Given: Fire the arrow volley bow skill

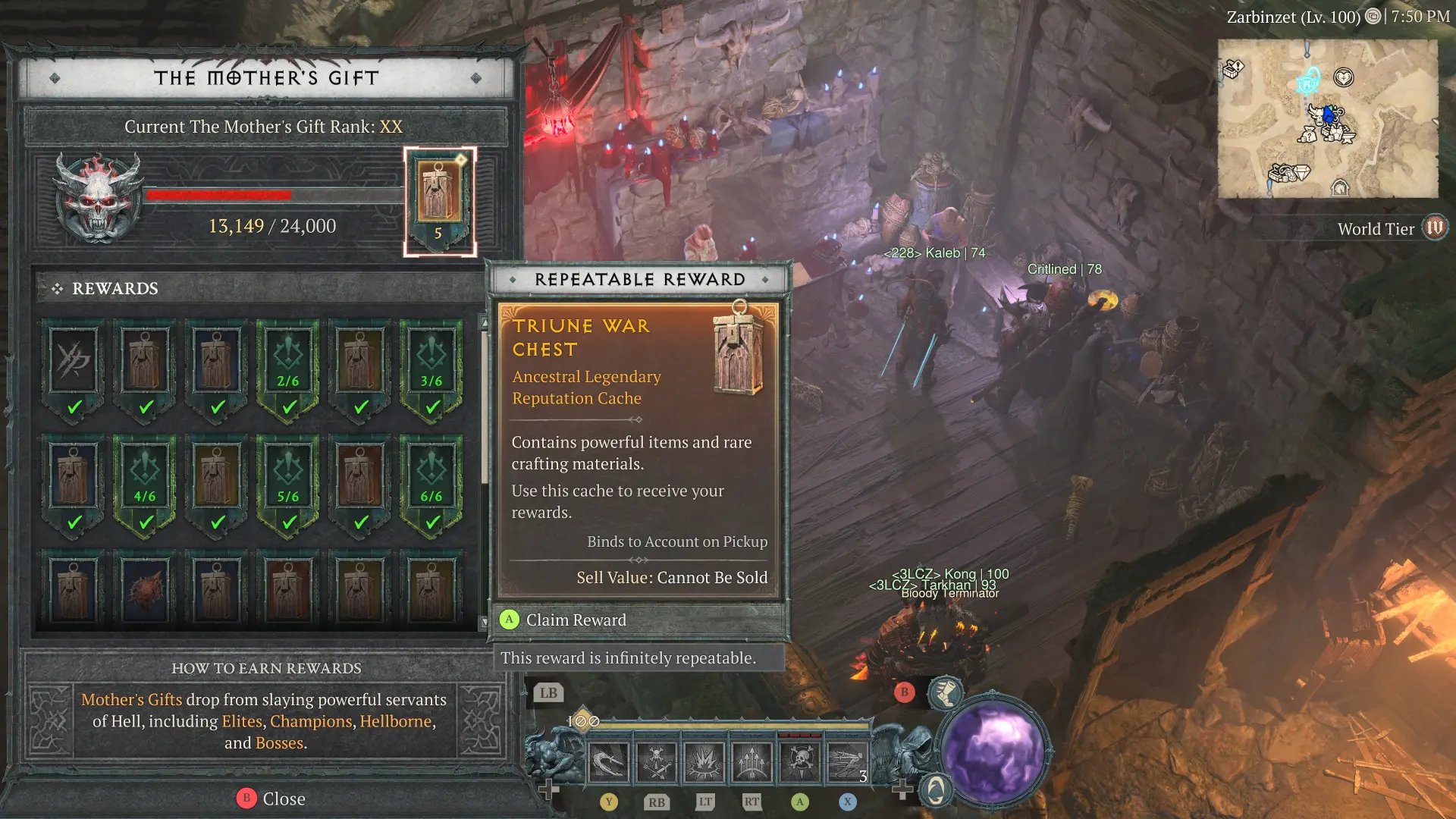Looking at the screenshot, I should 752,762.
